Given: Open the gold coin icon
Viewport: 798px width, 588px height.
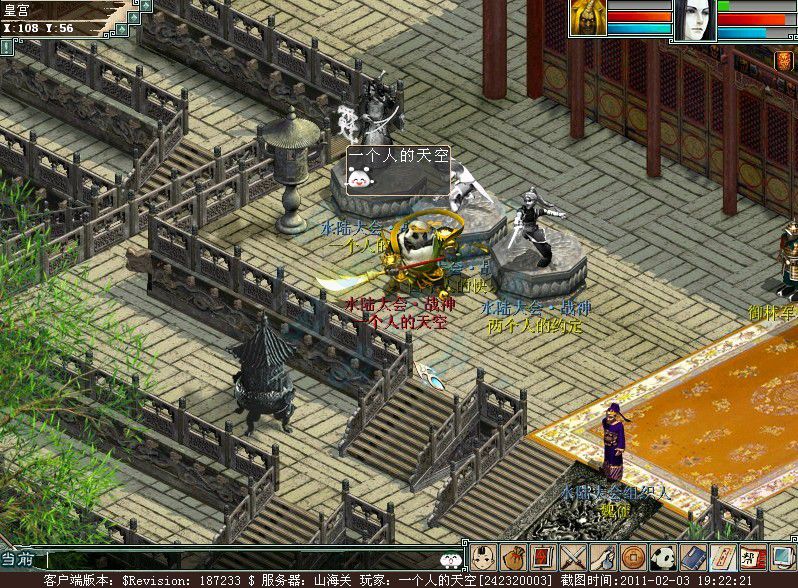Looking at the screenshot, I should 633,557.
